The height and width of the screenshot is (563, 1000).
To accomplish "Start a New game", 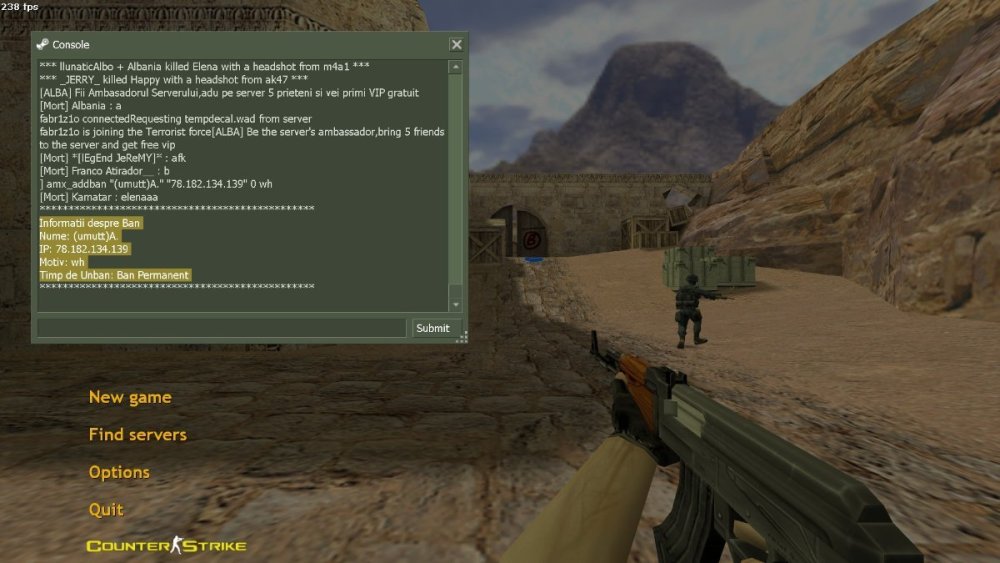I will point(130,397).
